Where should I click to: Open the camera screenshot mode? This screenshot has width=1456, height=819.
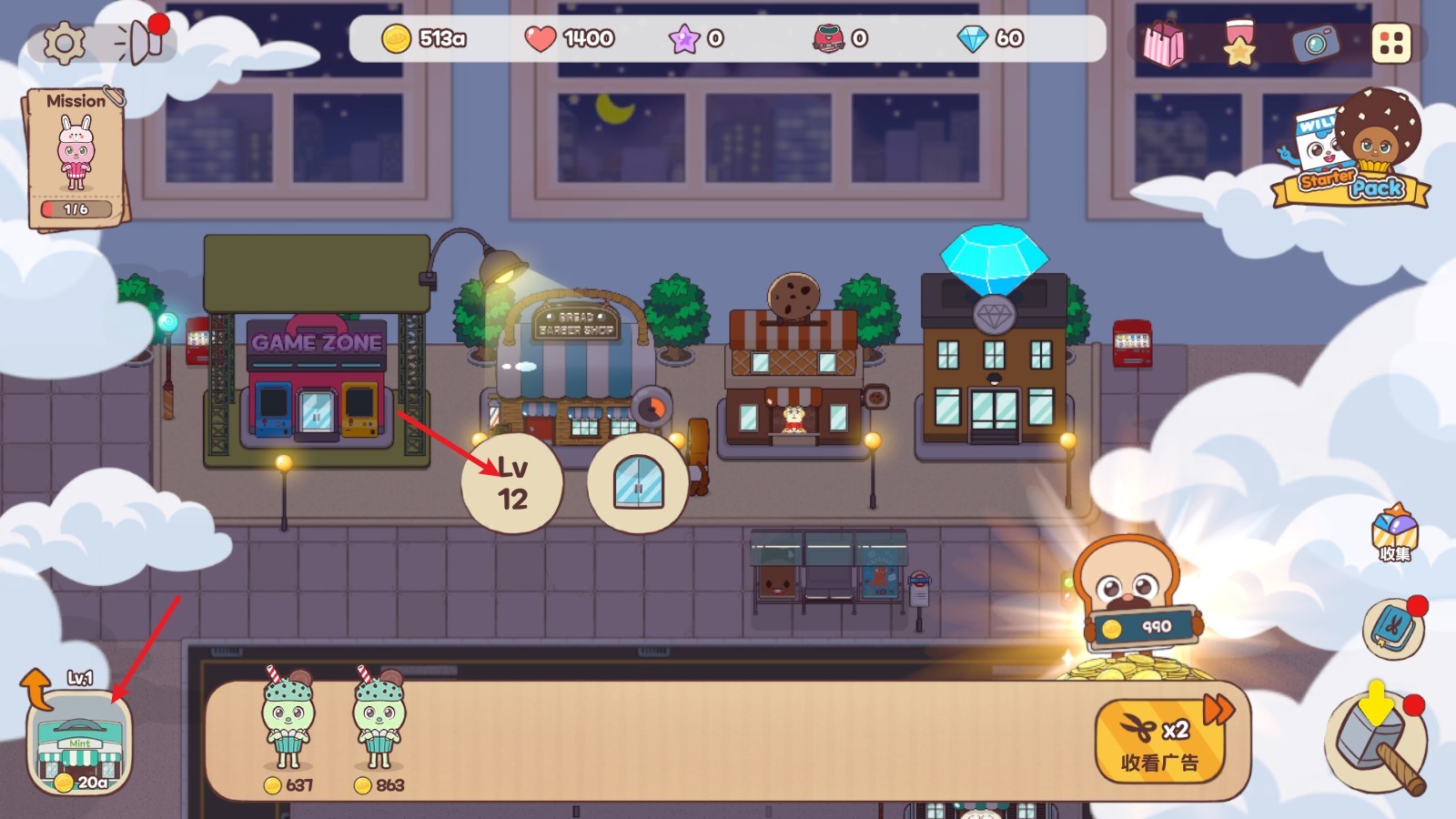click(x=1315, y=43)
